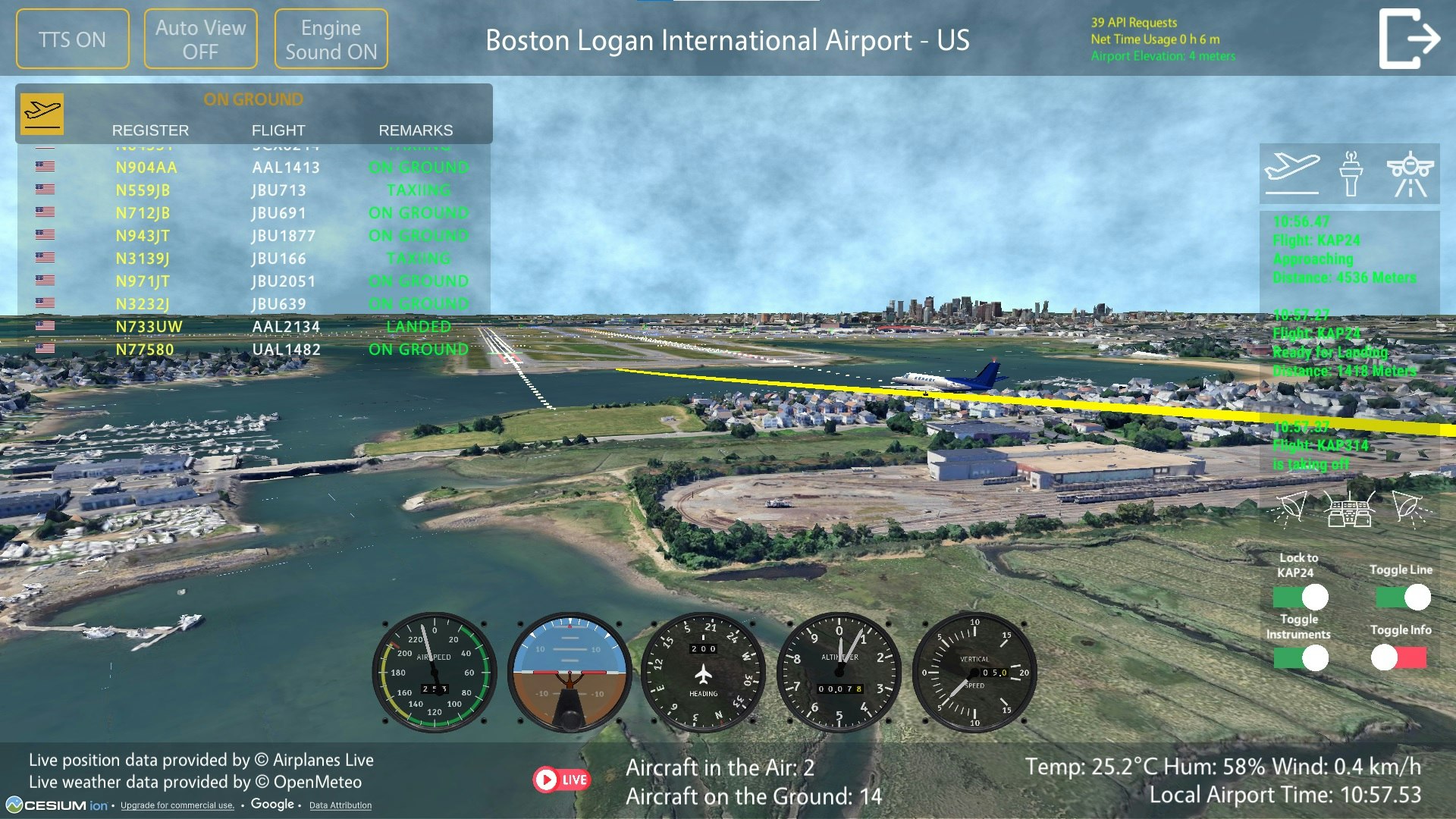Turn off TTS with the TTS ON button

tap(72, 38)
